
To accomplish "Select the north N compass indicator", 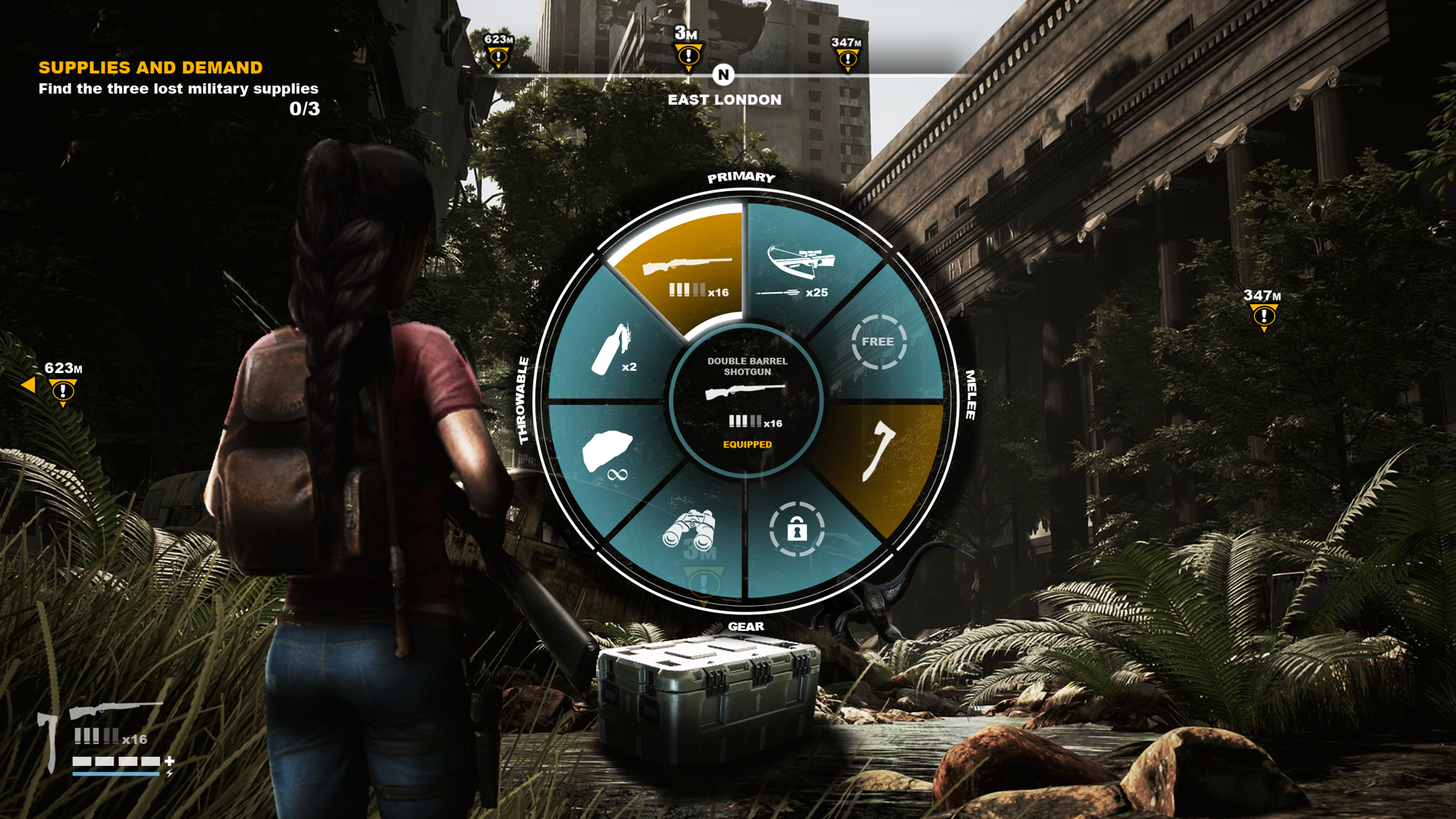I will click(x=723, y=75).
